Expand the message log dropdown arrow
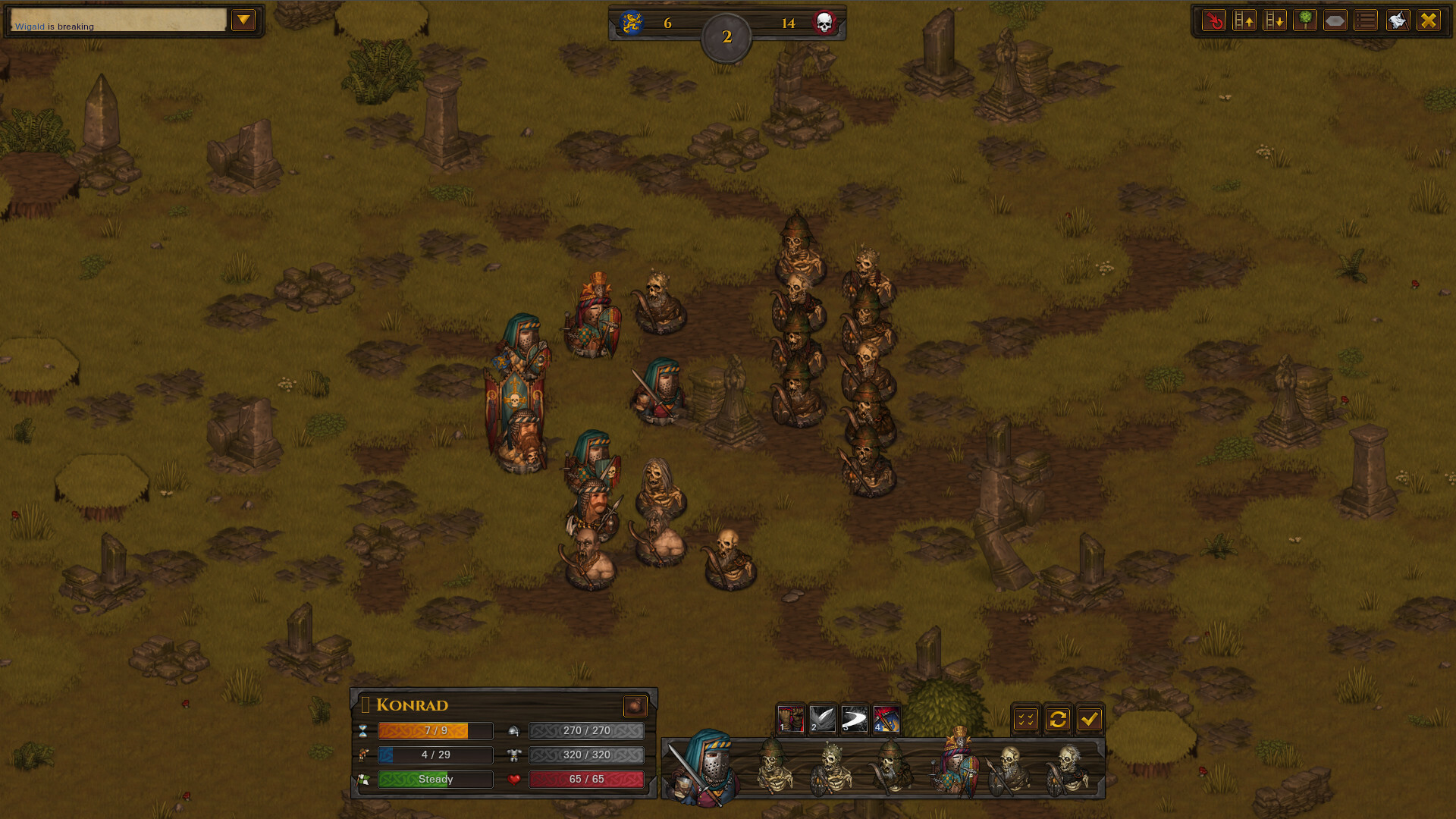 tap(243, 20)
